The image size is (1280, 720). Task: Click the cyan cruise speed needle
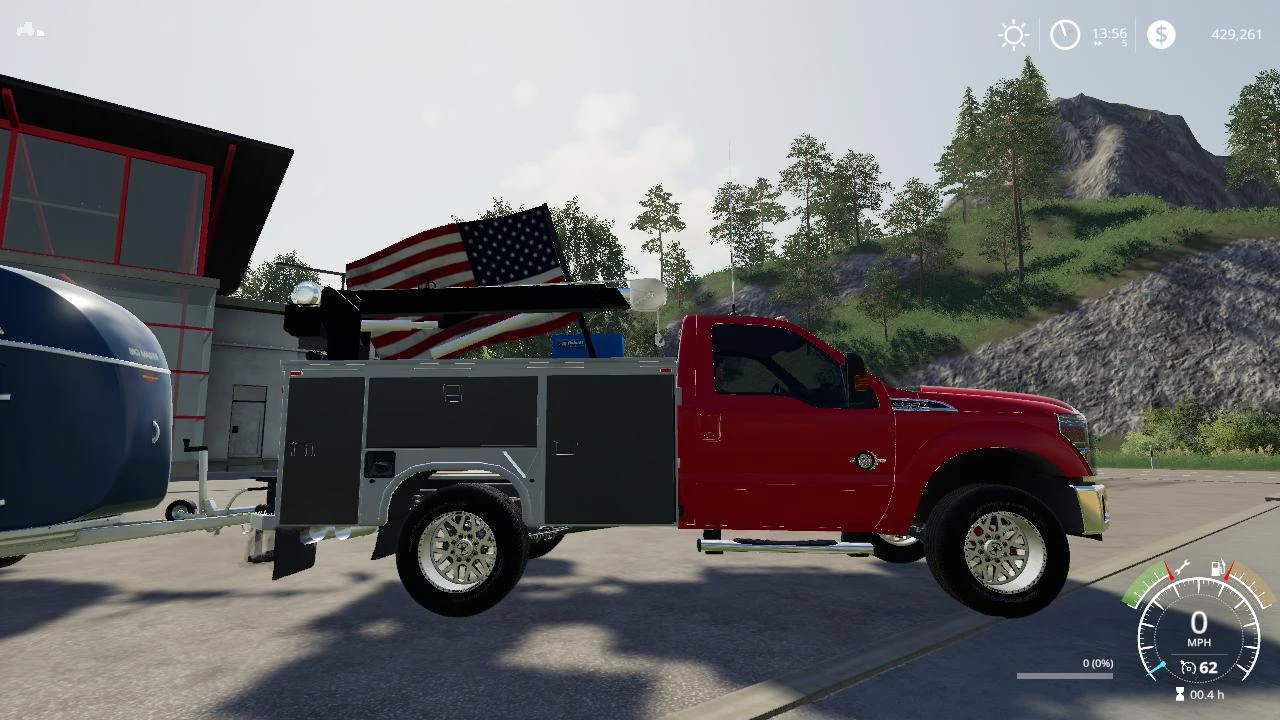[x=1156, y=668]
